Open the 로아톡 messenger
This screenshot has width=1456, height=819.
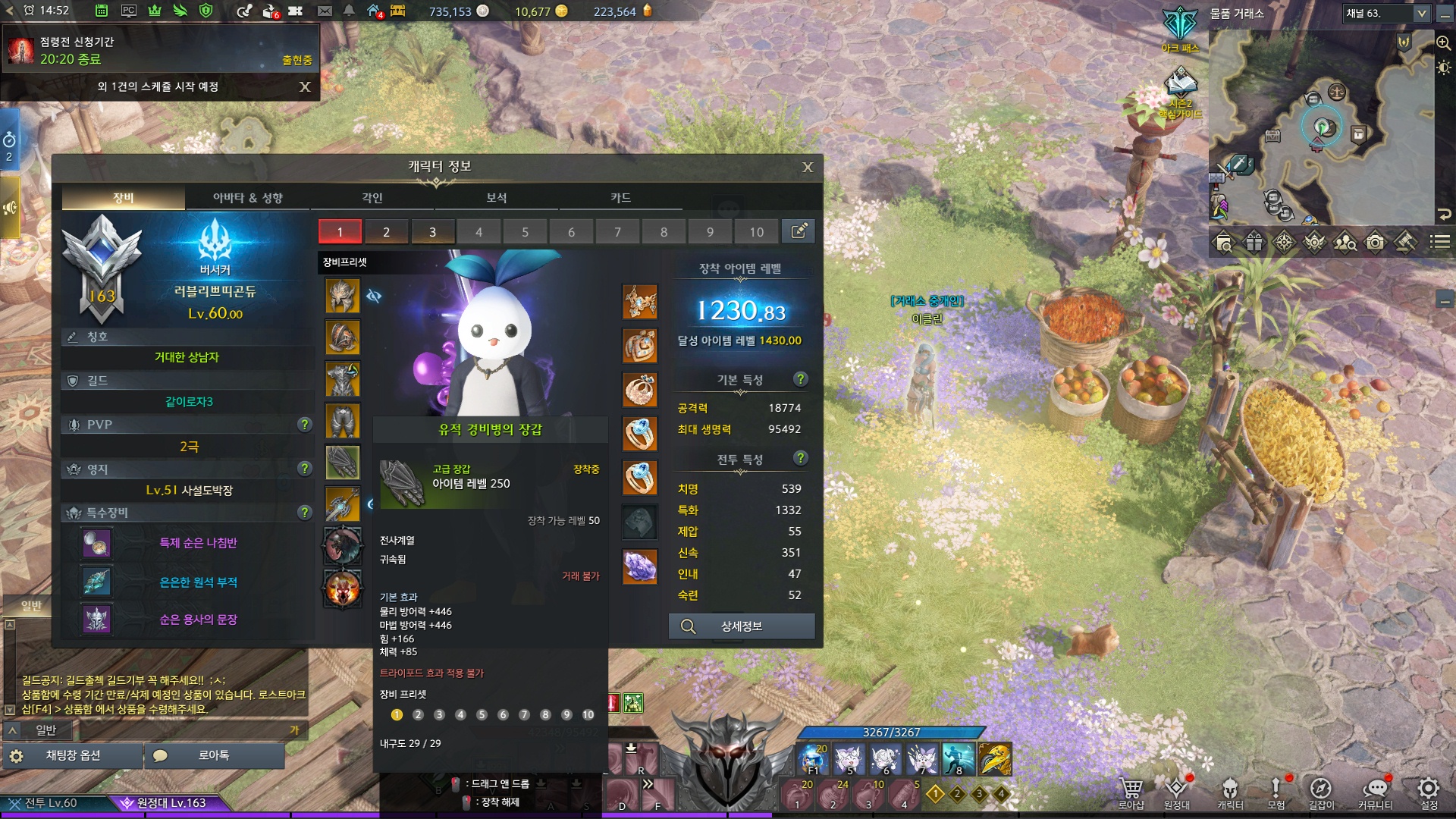(x=214, y=755)
